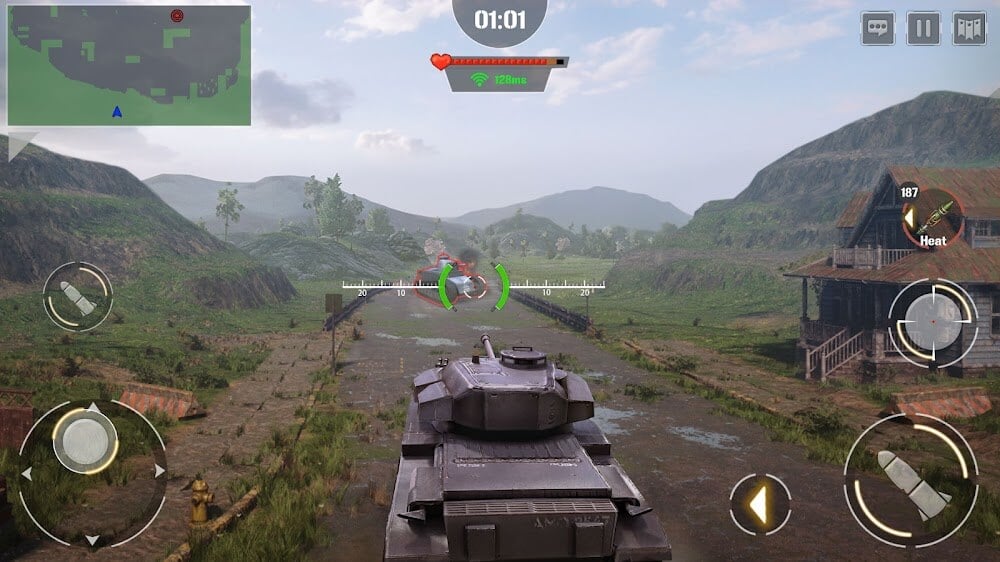Open the chat message button

tap(877, 28)
